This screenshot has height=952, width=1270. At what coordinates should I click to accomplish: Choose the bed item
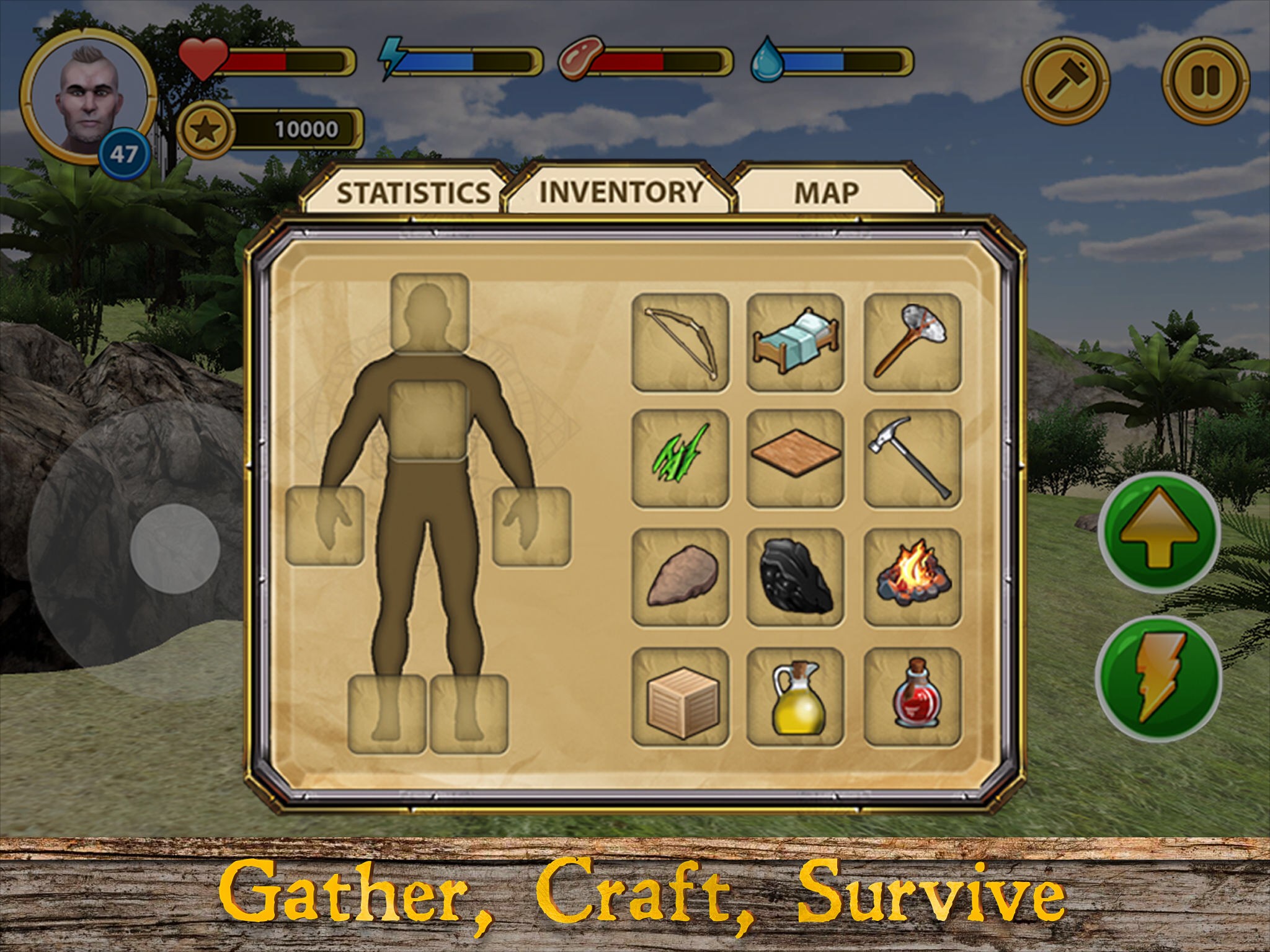point(795,342)
